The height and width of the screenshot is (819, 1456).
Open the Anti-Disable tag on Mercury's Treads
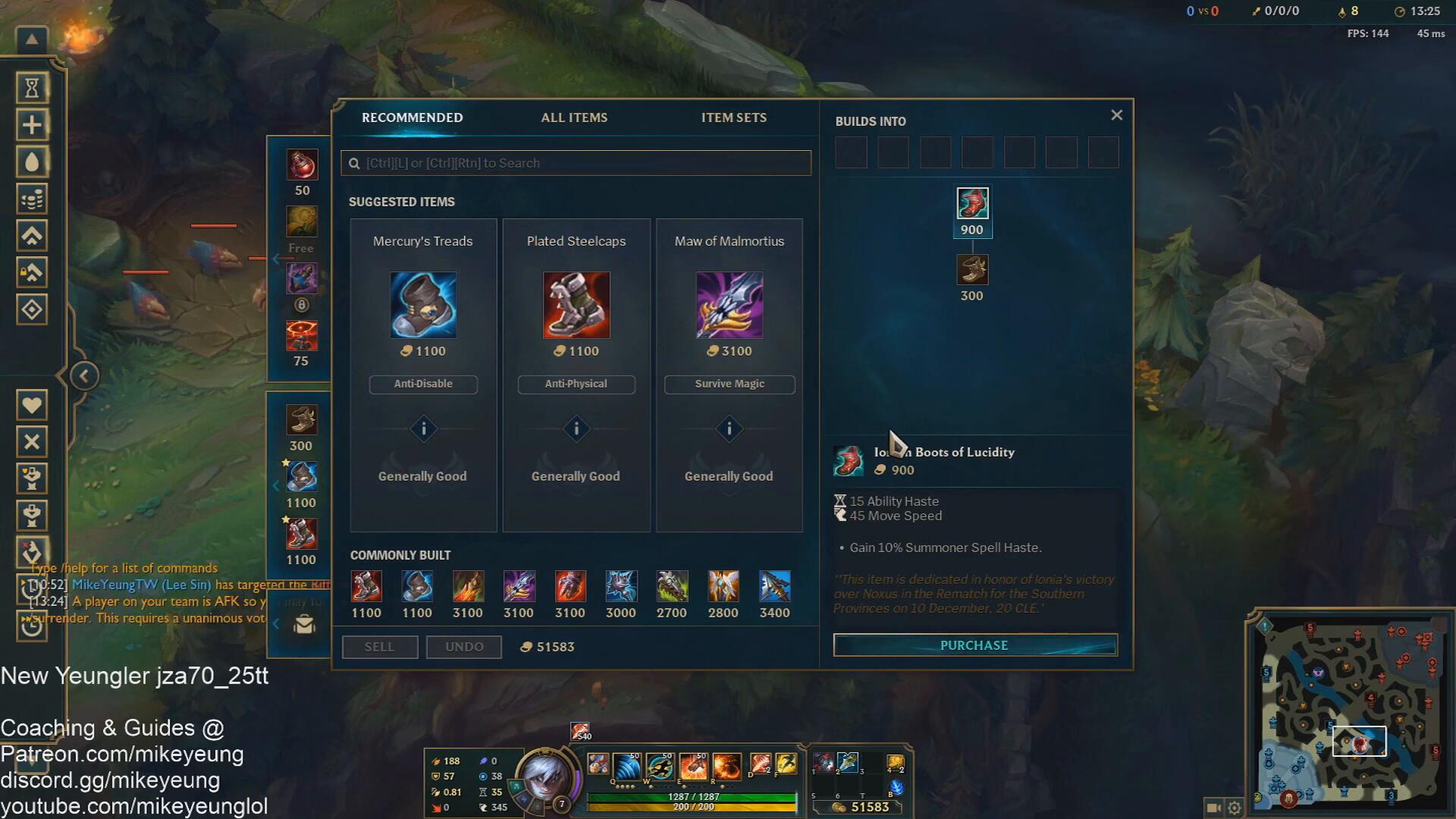tap(423, 384)
